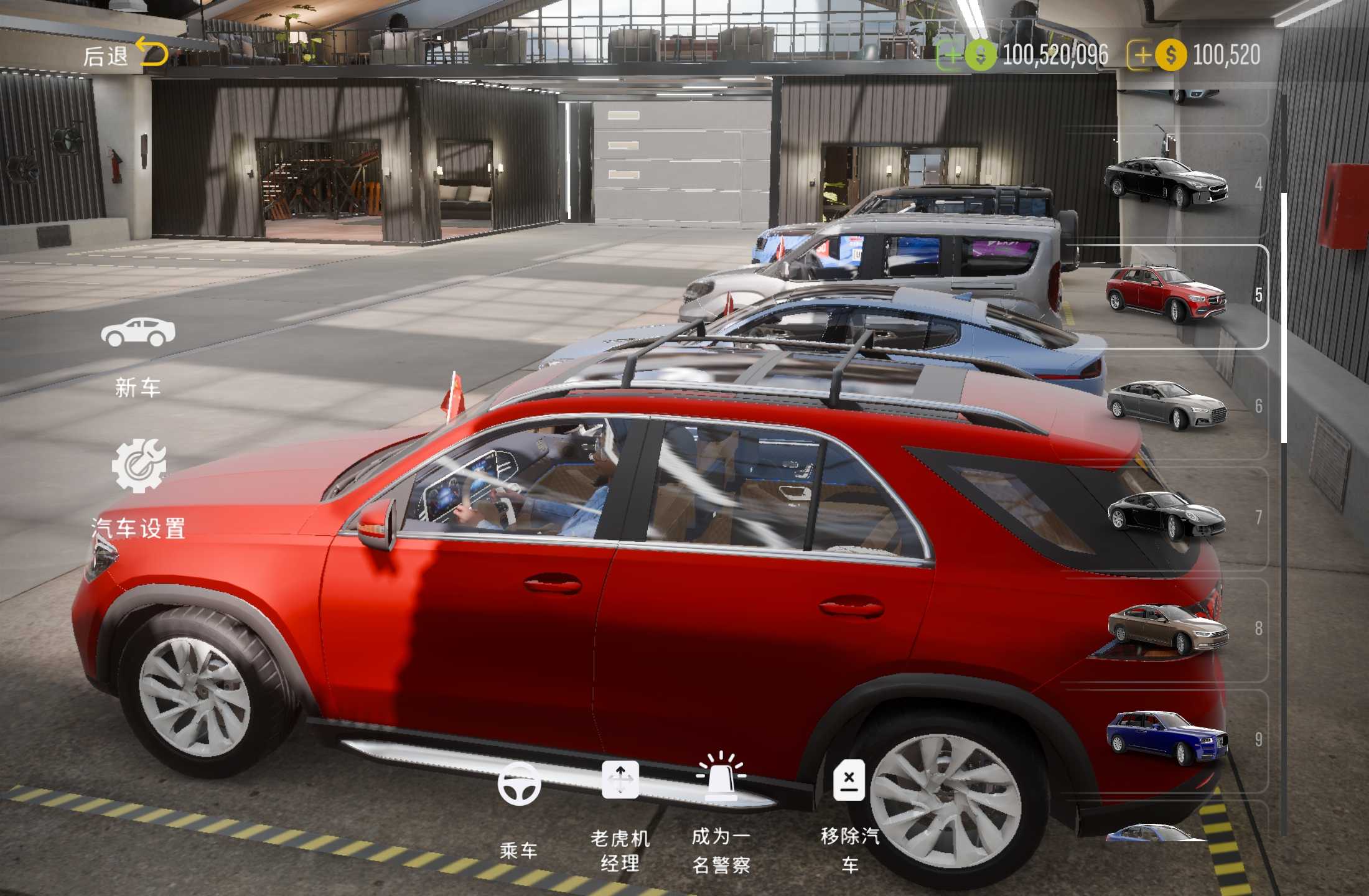Choose 成为一名警察 police siren button

click(721, 809)
